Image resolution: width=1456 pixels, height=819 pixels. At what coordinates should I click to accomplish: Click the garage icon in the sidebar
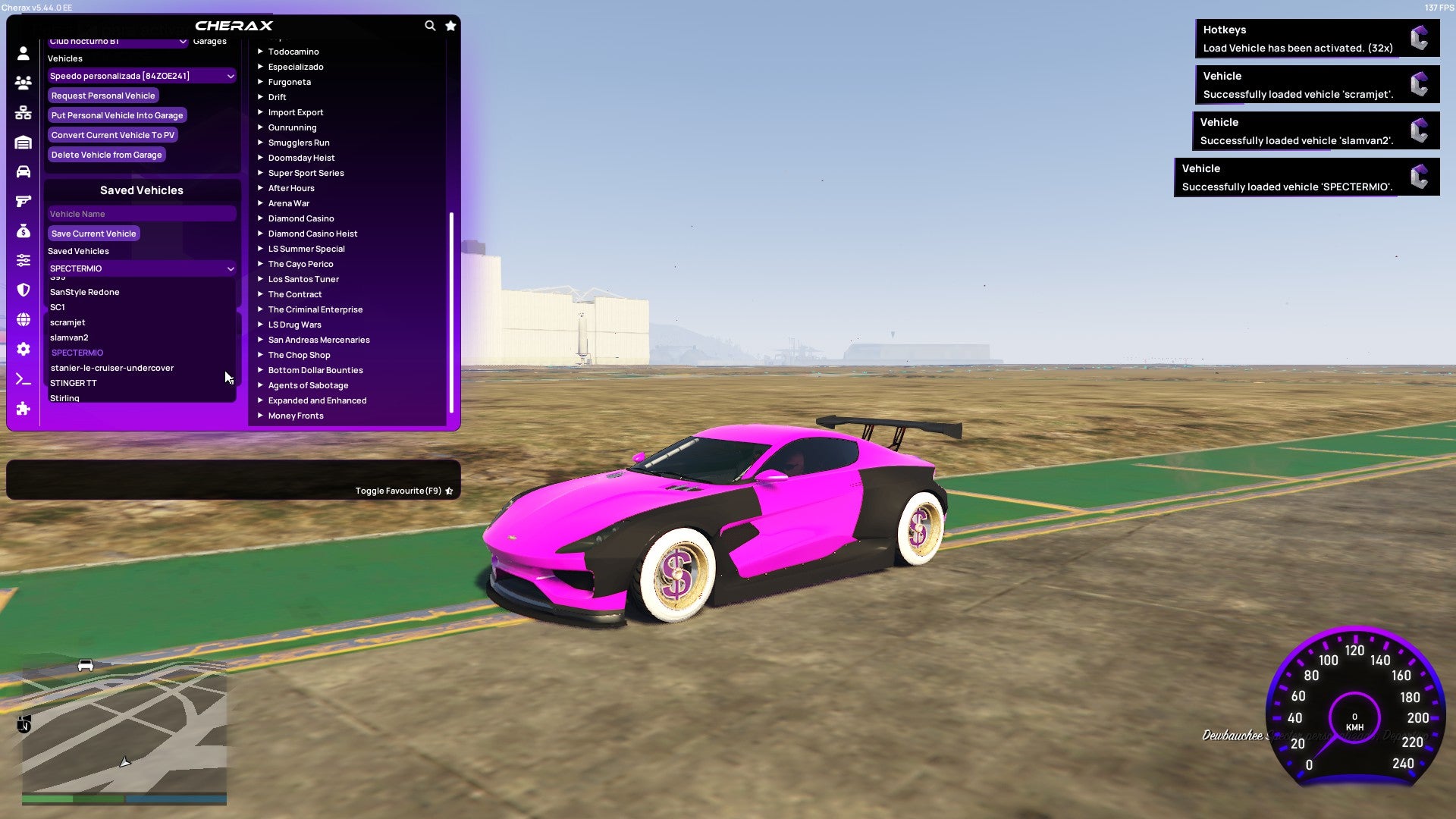[x=22, y=143]
